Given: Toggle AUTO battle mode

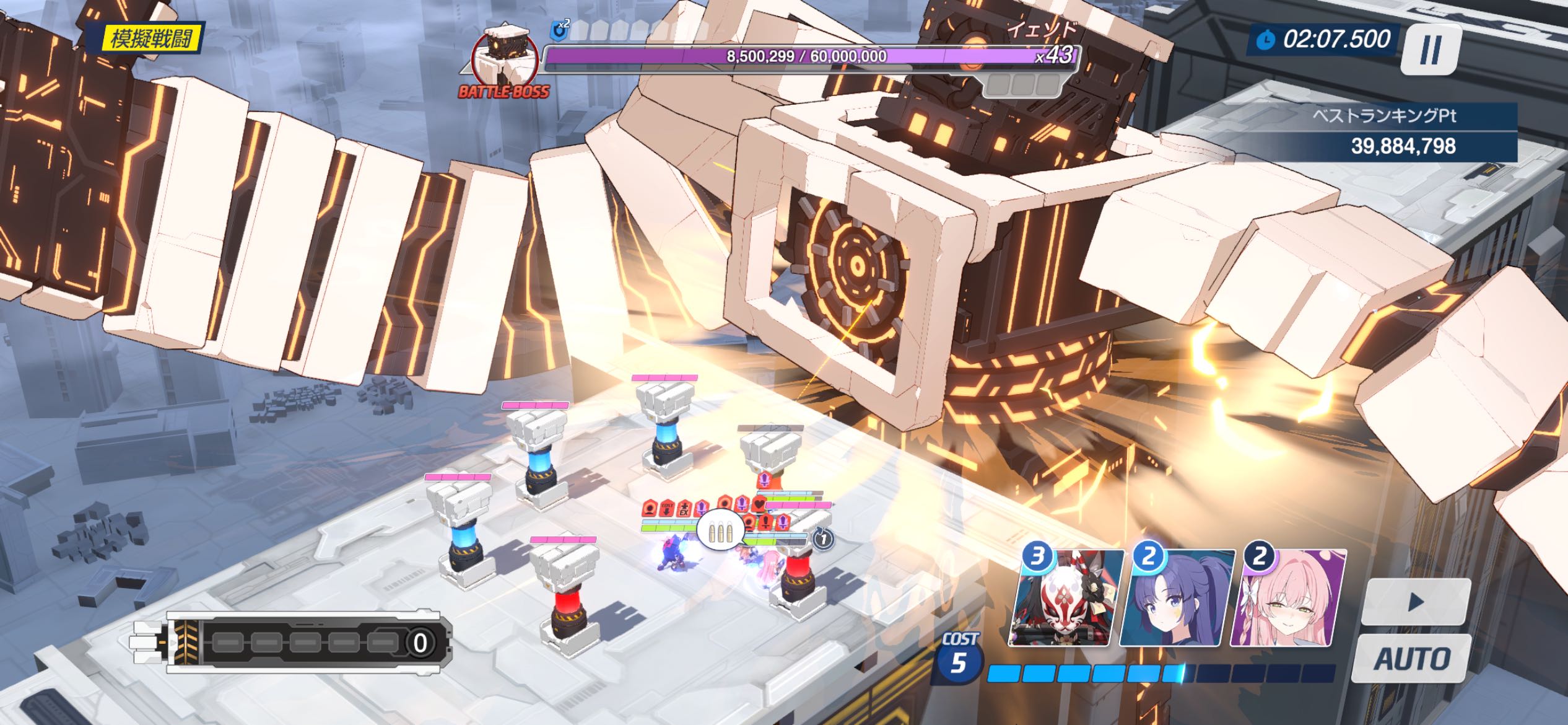Looking at the screenshot, I should (1412, 658).
